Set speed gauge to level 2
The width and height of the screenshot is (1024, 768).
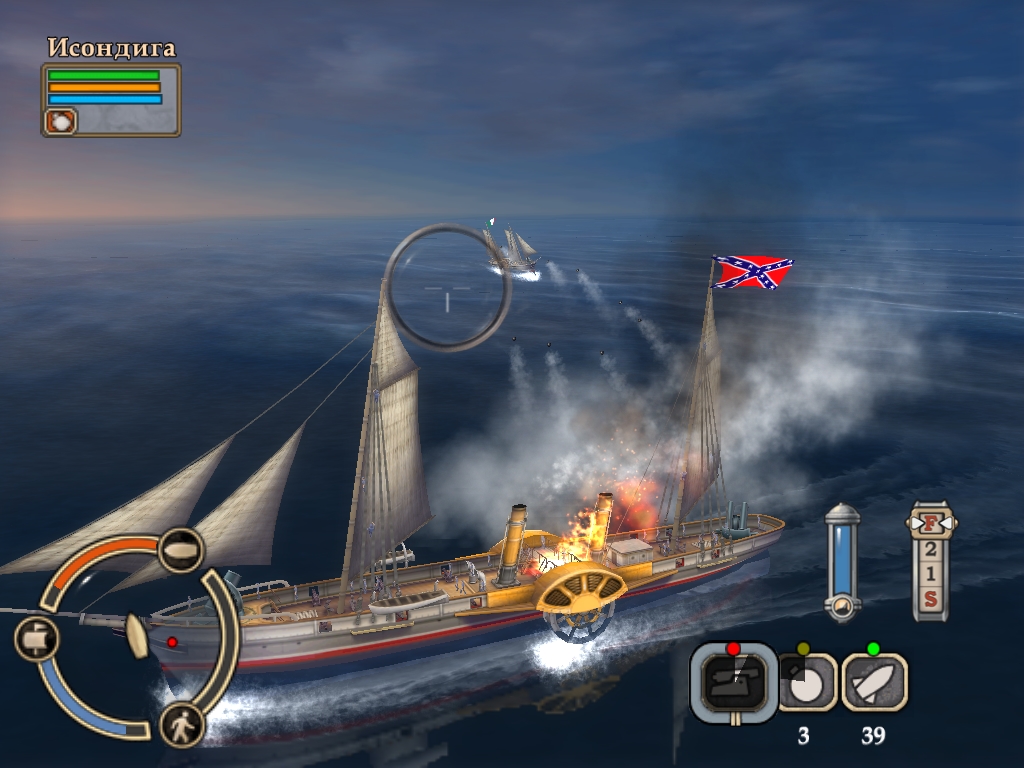(930, 549)
